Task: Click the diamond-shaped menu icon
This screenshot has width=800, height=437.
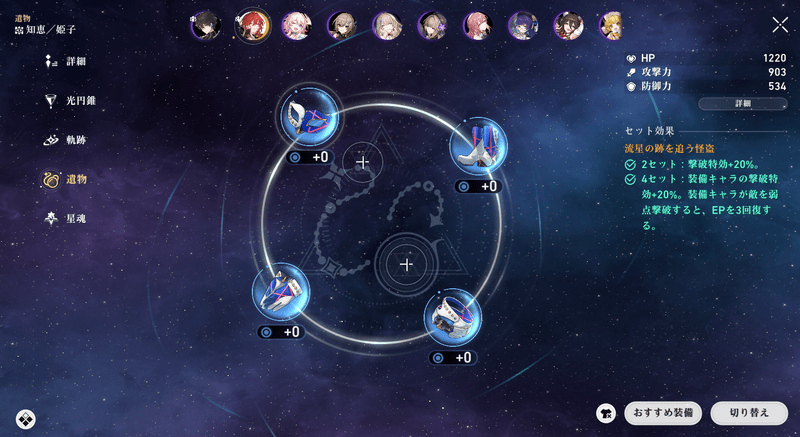Action: pos(25,419)
